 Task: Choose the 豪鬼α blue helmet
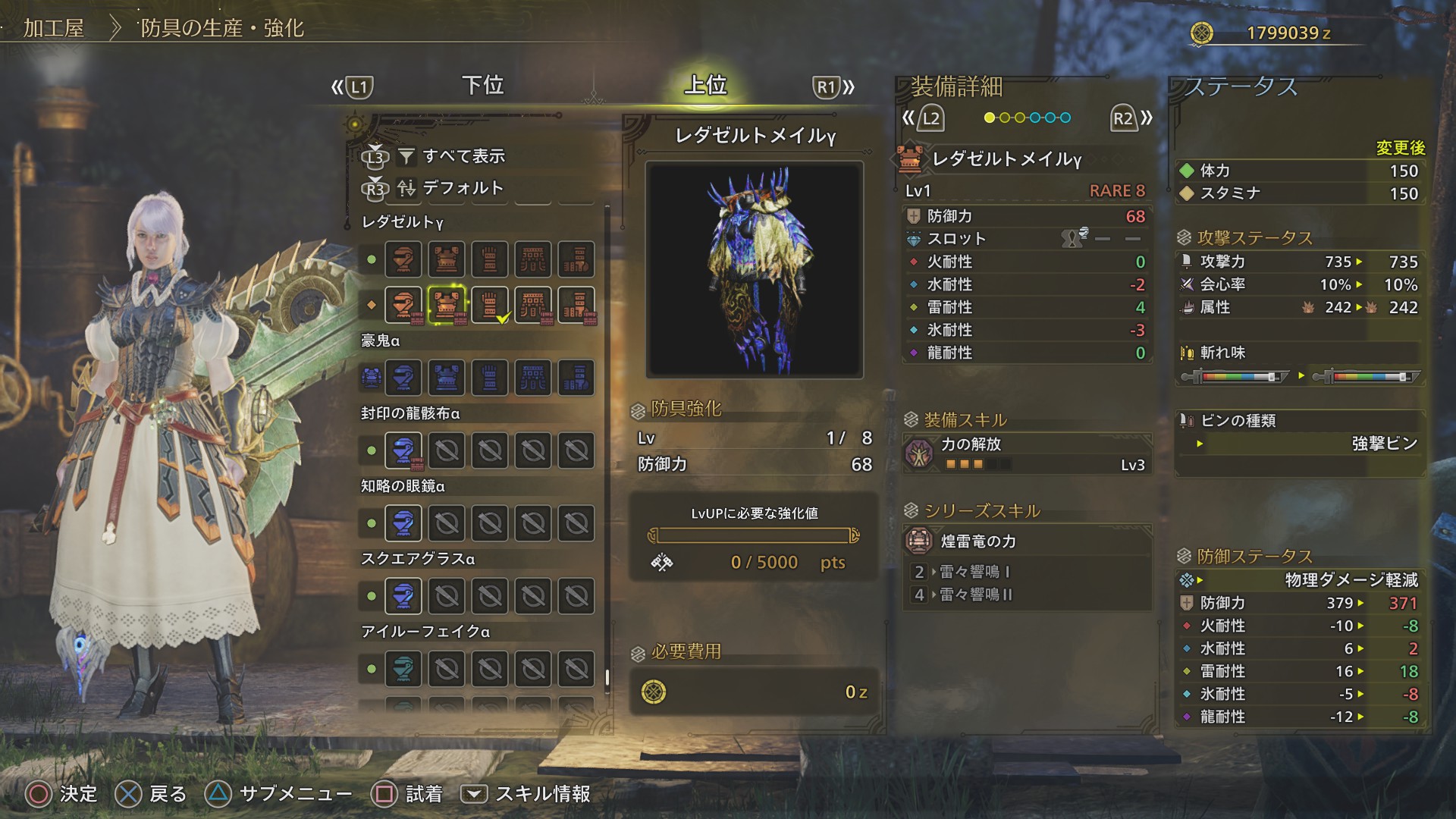click(403, 378)
